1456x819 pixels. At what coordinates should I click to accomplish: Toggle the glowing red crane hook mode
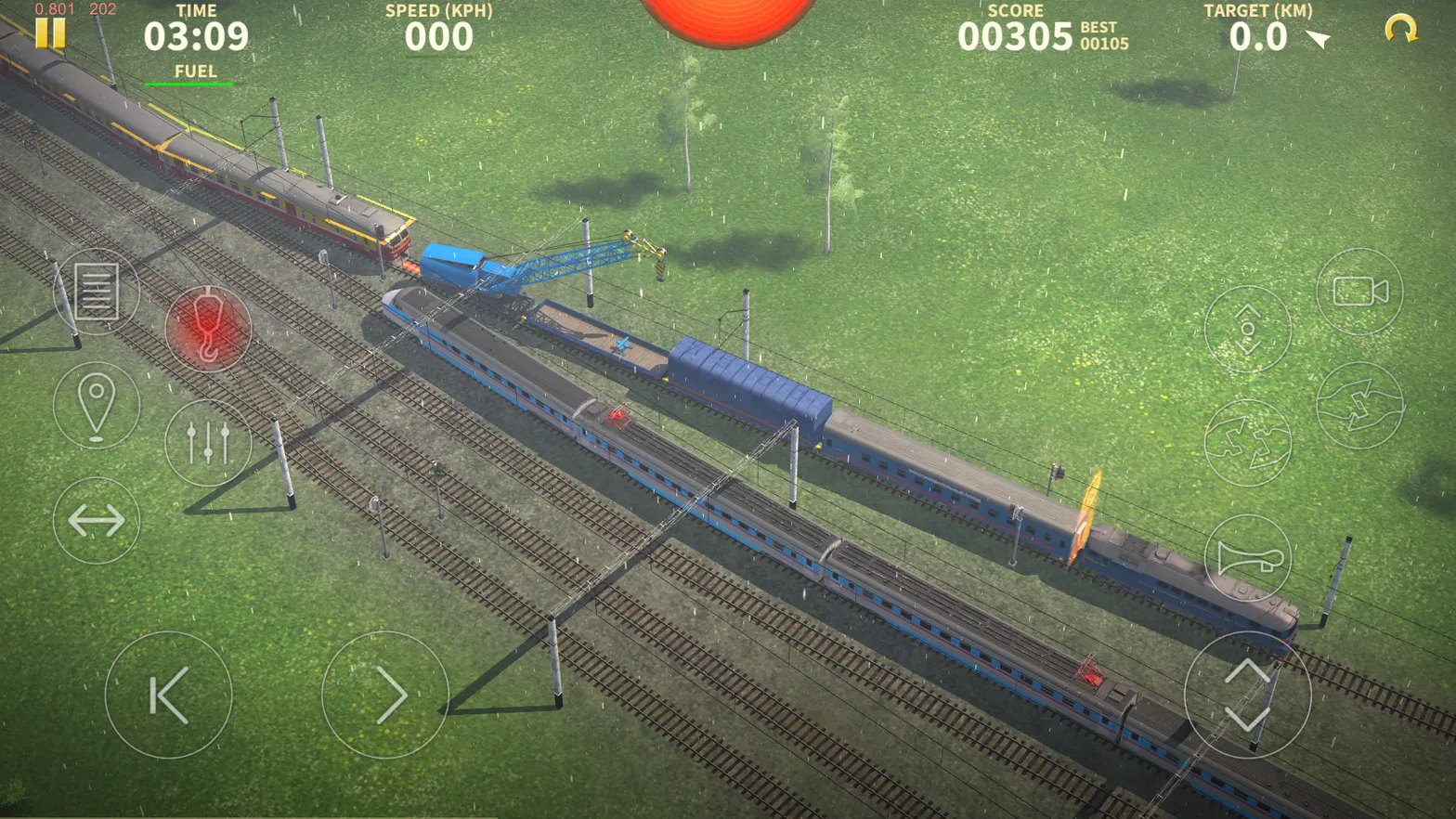pyautogui.click(x=211, y=331)
